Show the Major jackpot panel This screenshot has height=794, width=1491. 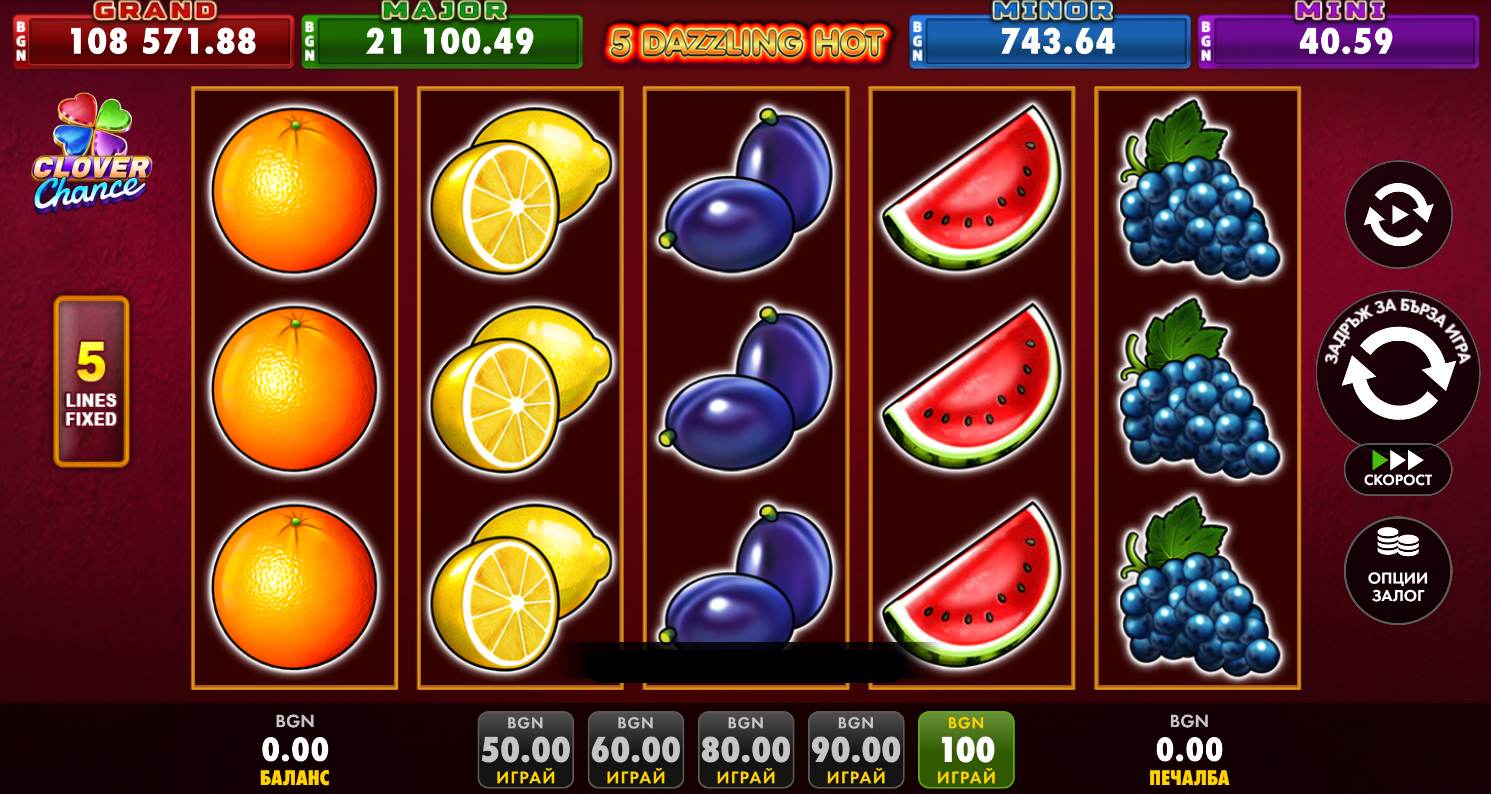442,41
